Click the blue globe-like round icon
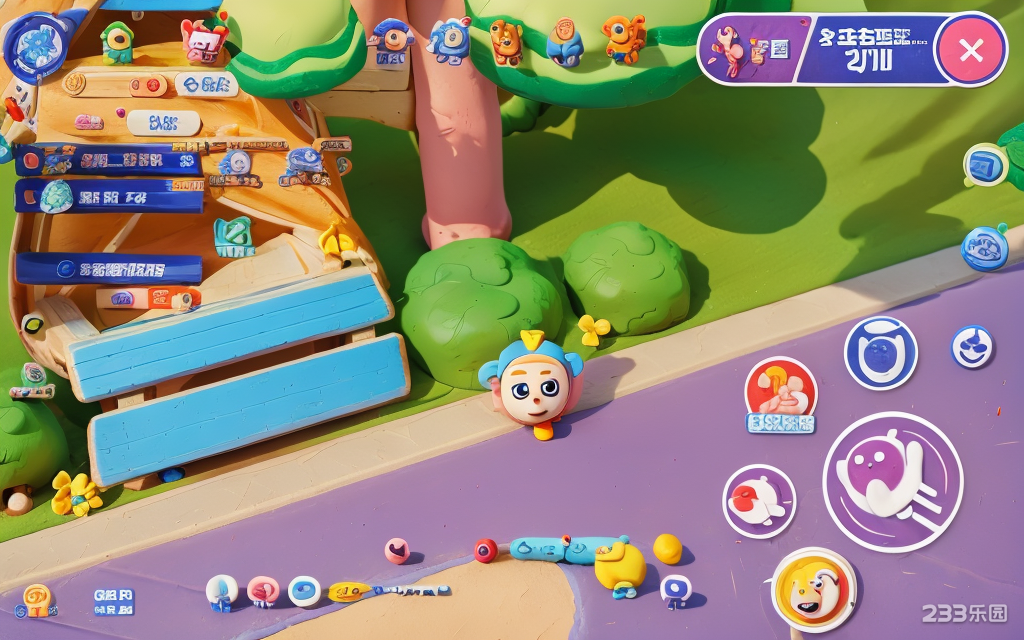 click(985, 248)
